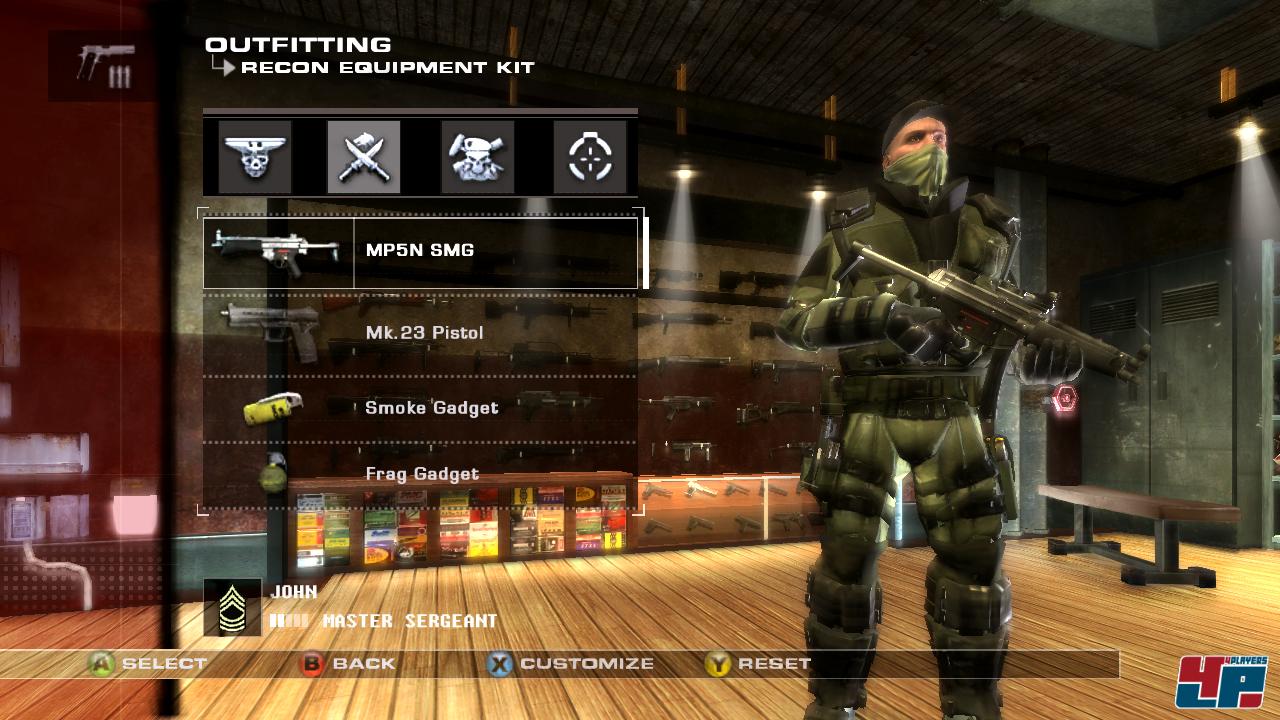Pick the Smoke Gadget slot
The image size is (1280, 720).
(420, 408)
